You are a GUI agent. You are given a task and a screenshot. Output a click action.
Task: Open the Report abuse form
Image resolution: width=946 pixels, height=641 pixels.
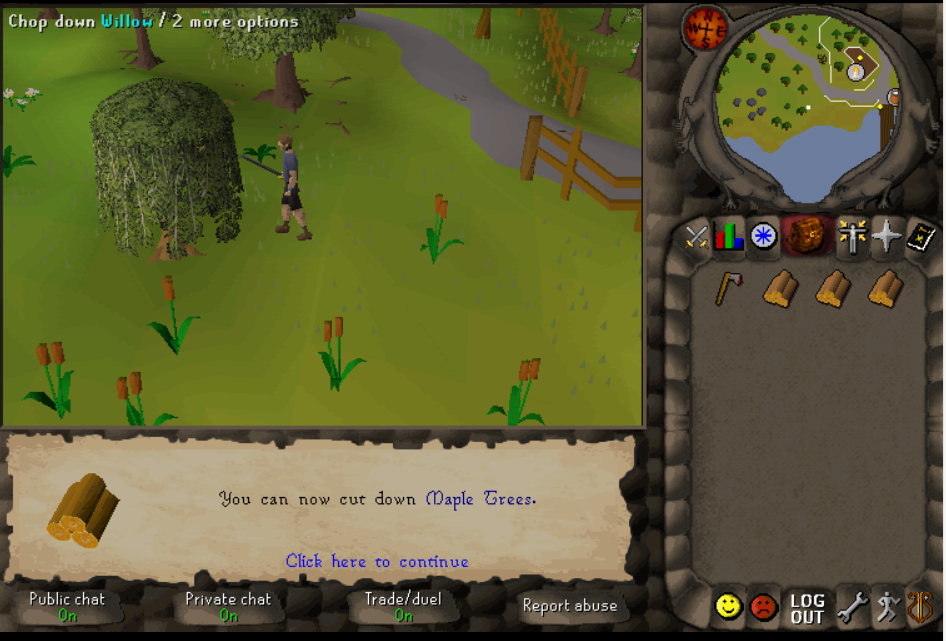(569, 605)
